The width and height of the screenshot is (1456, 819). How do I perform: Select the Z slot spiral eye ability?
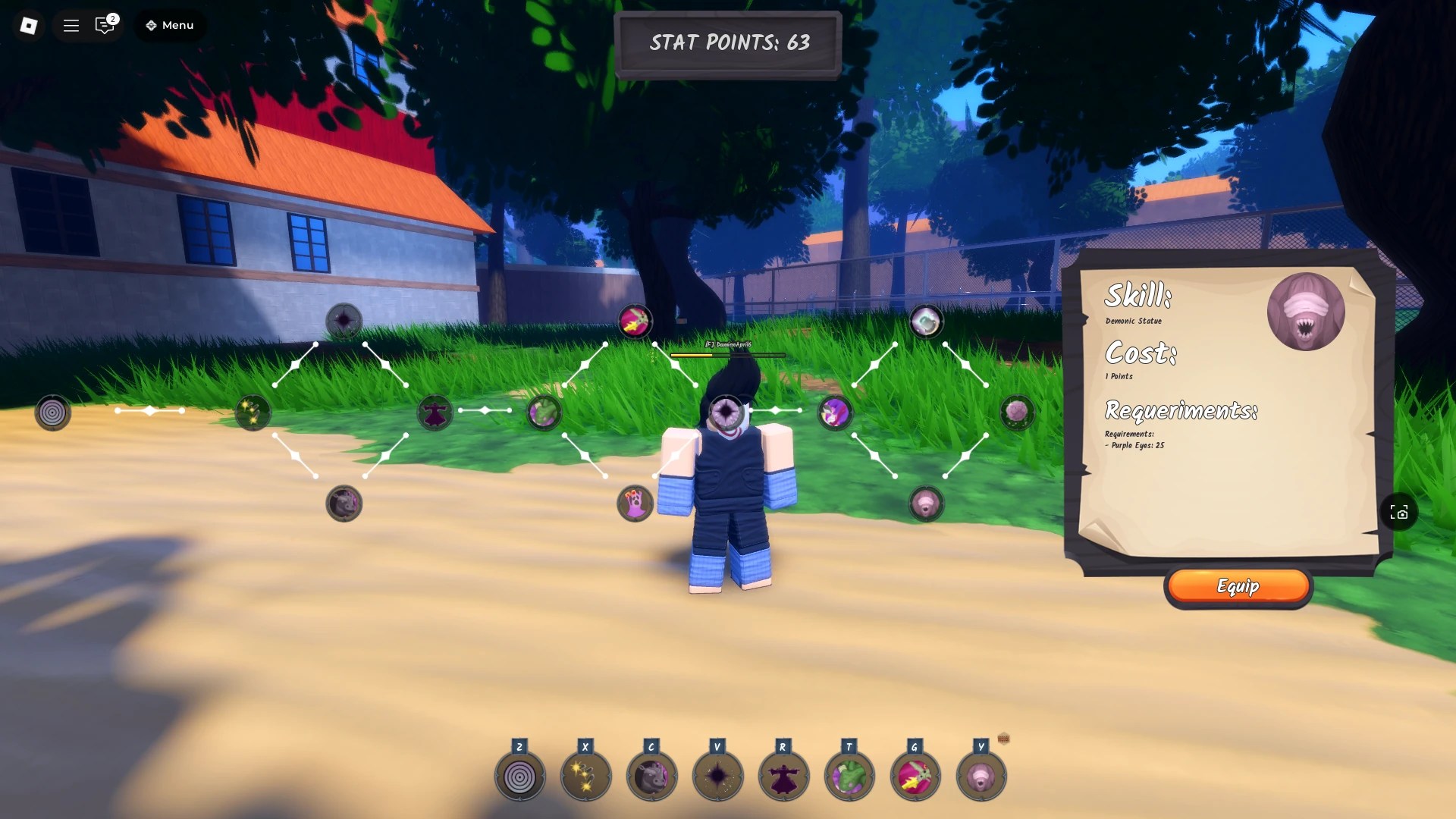[x=519, y=775]
